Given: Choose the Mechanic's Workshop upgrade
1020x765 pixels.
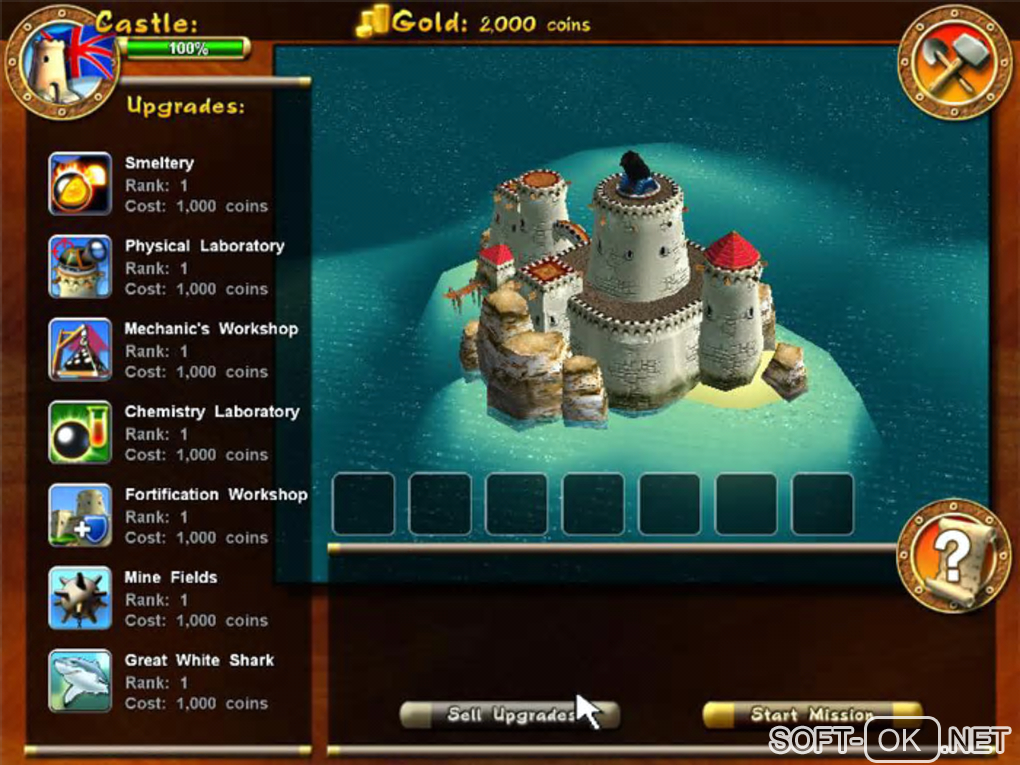Looking at the screenshot, I should [x=80, y=350].
